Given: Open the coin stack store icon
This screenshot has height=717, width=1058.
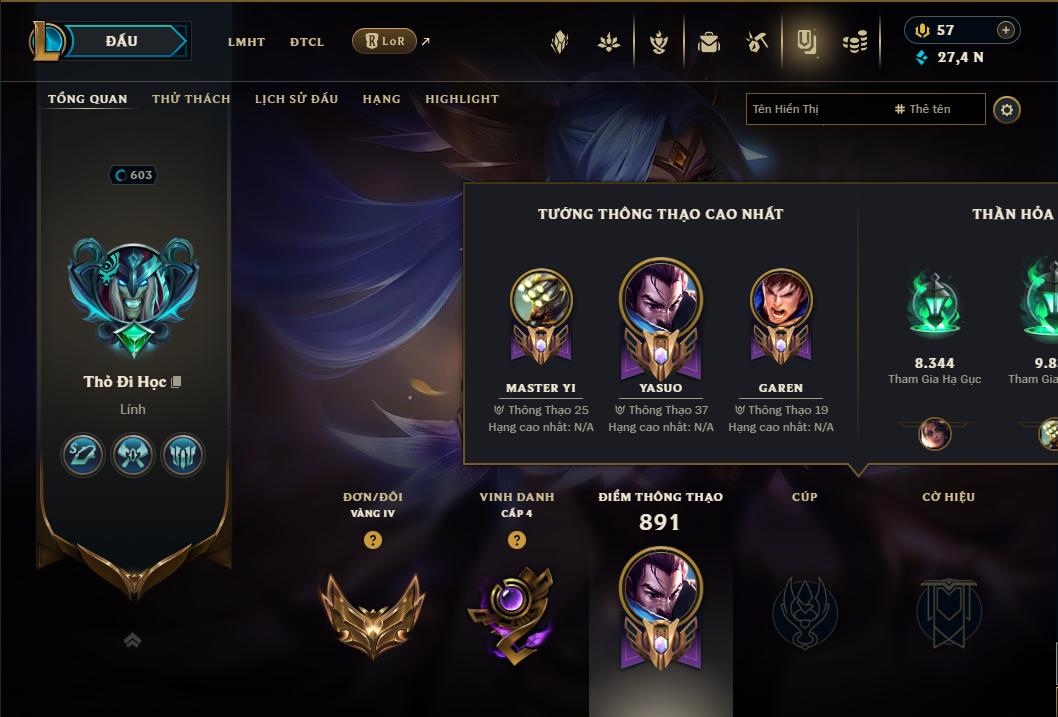Looking at the screenshot, I should [855, 42].
